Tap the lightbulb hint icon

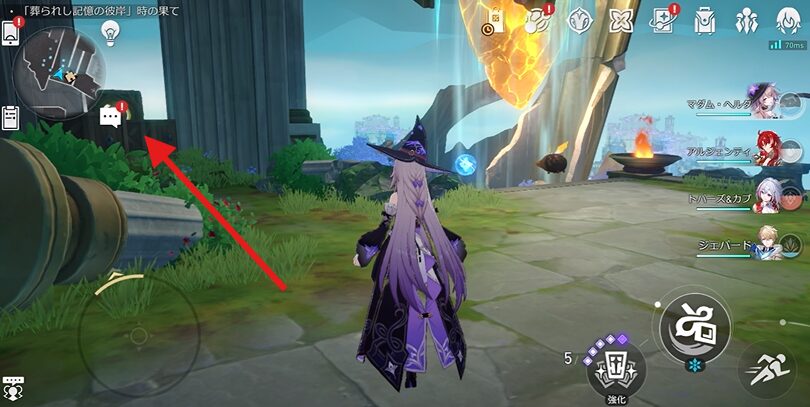point(110,35)
